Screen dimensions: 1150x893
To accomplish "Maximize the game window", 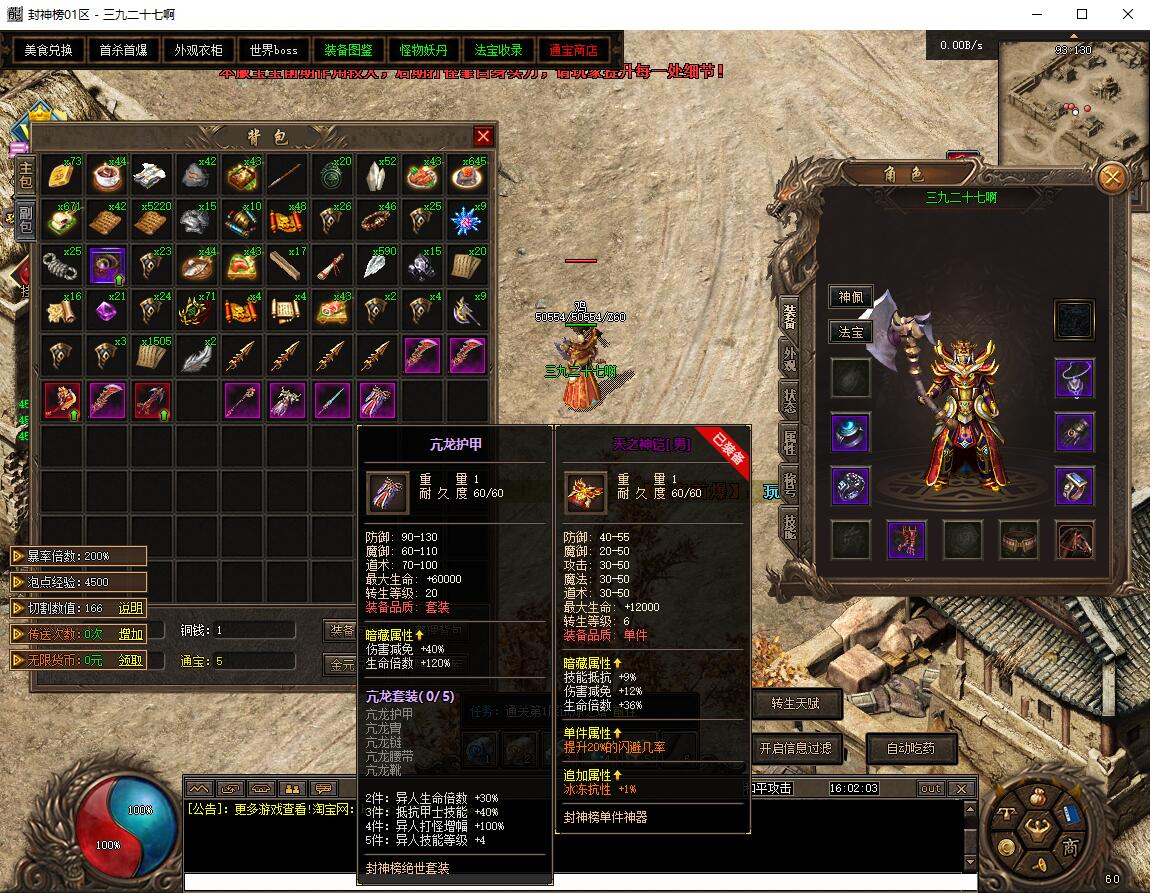I will 1081,14.
